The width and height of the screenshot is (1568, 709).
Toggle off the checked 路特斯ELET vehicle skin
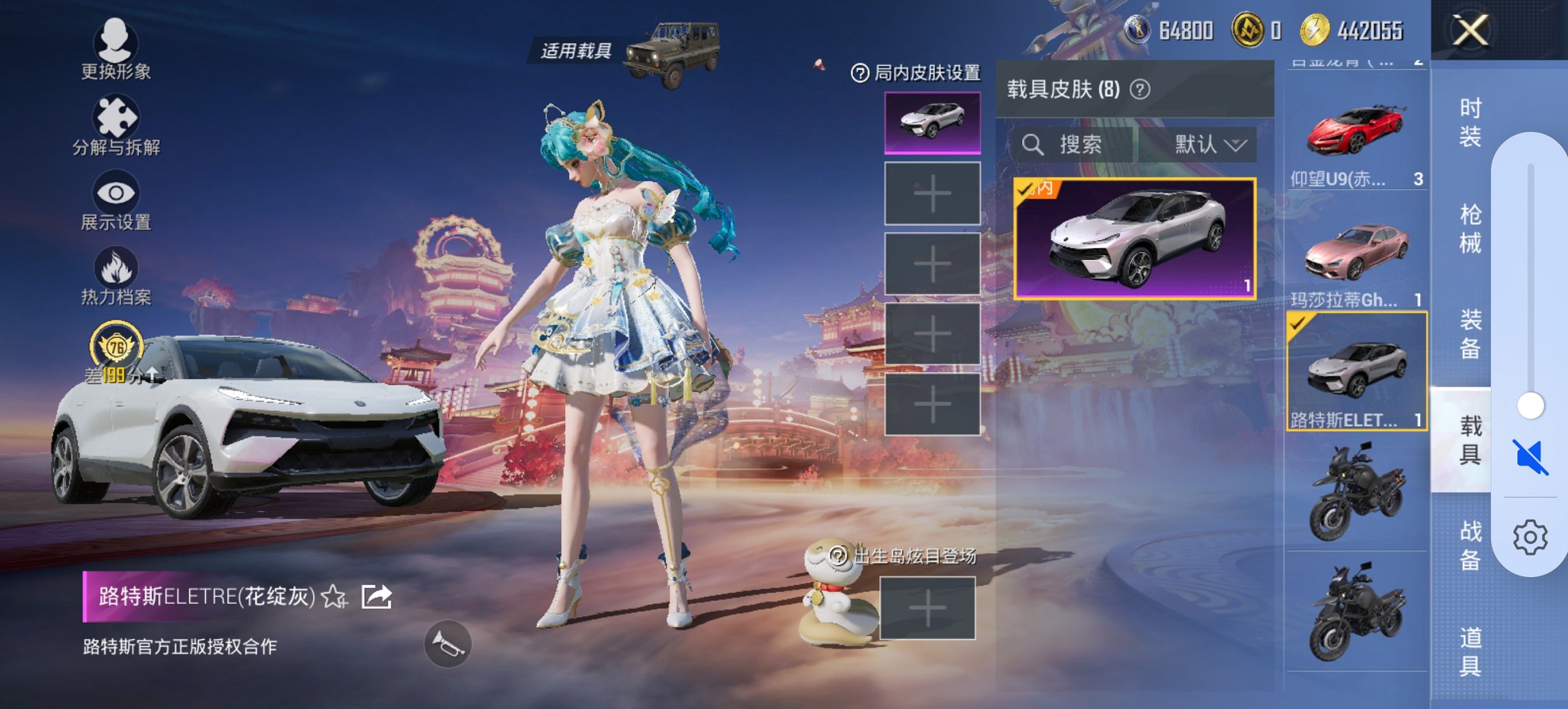[1356, 369]
